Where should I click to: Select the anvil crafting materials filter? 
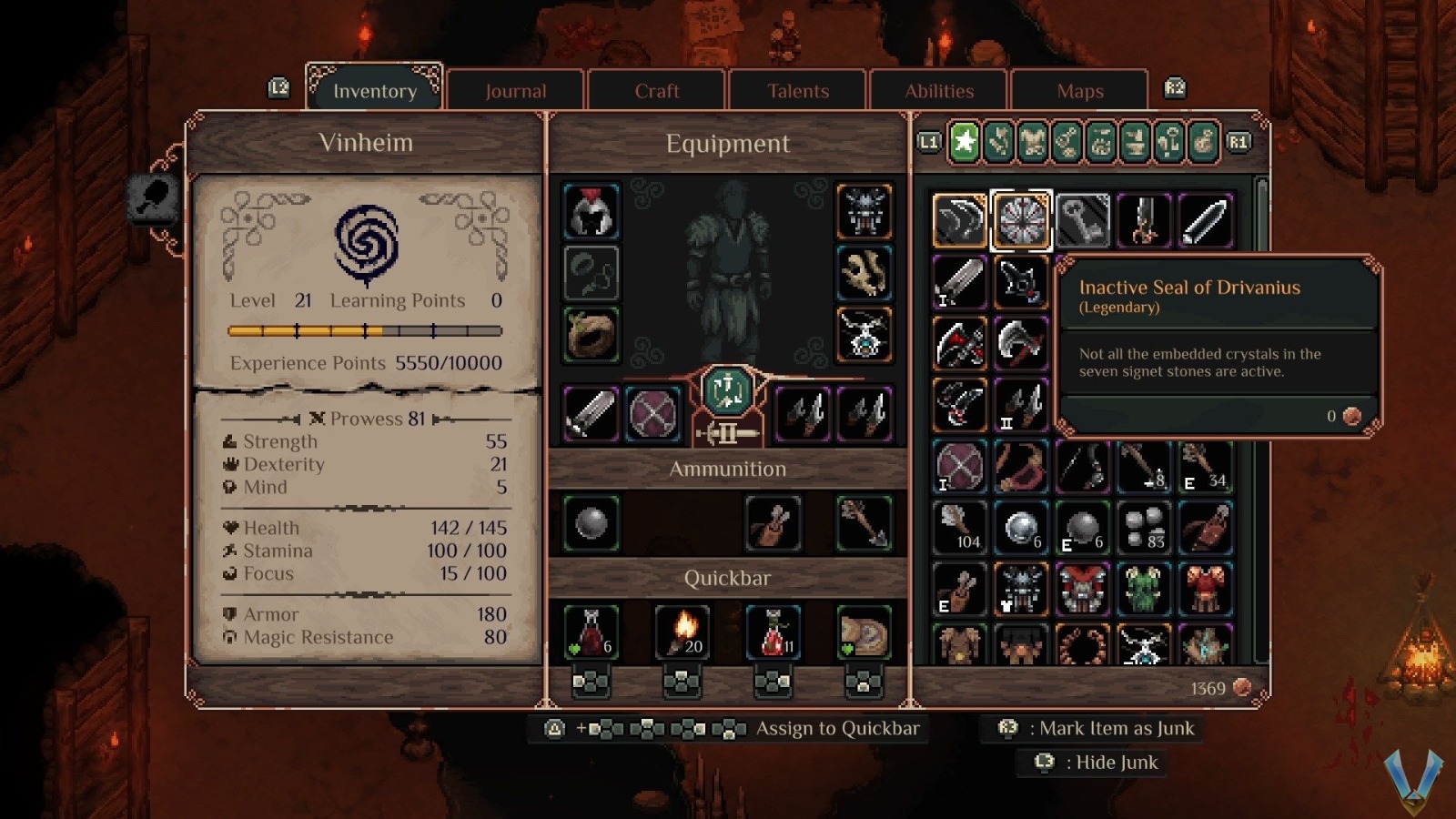(x=1137, y=143)
